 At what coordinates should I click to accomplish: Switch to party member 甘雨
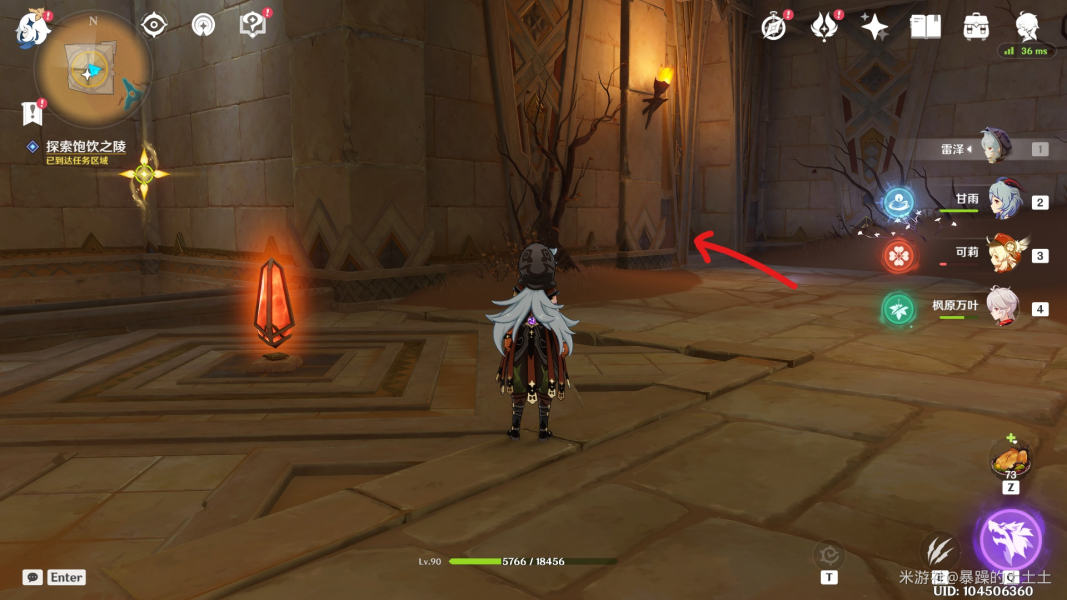[1003, 201]
